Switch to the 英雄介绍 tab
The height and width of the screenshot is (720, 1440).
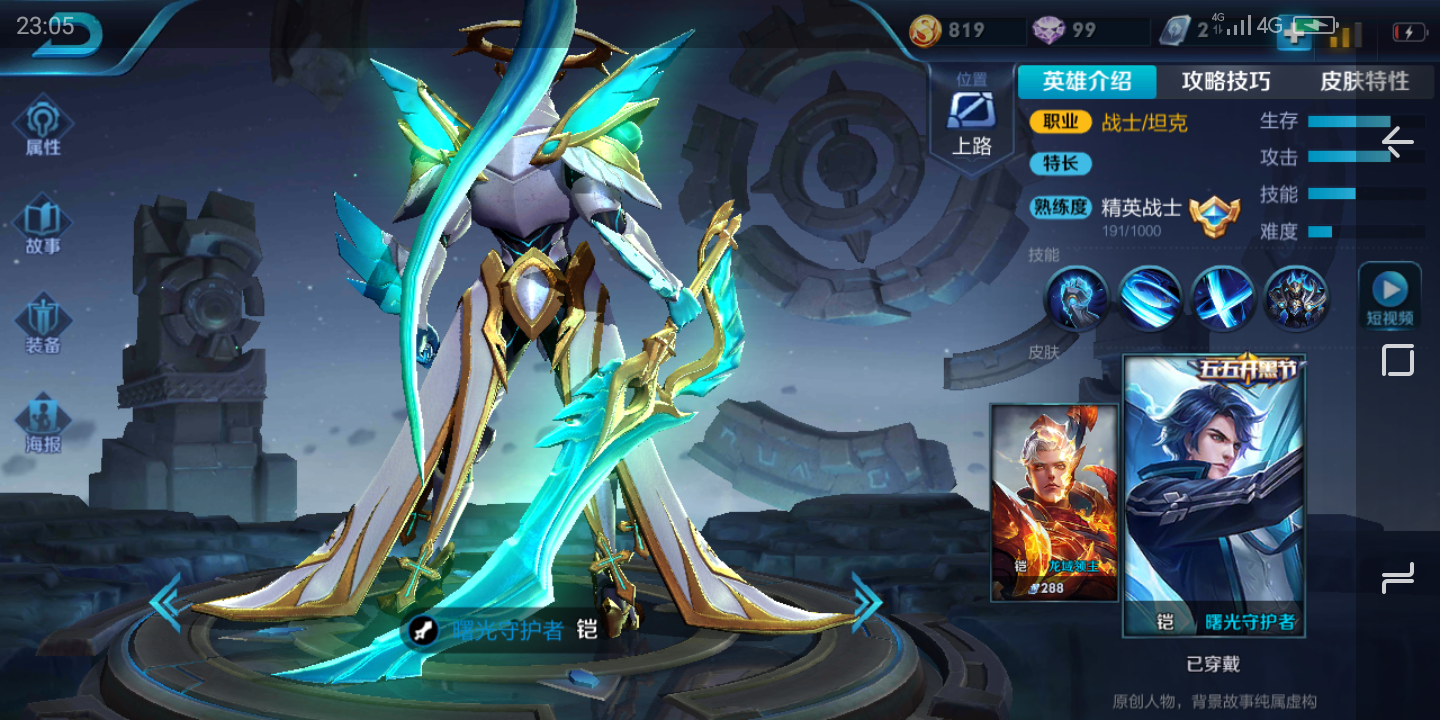pos(1087,82)
